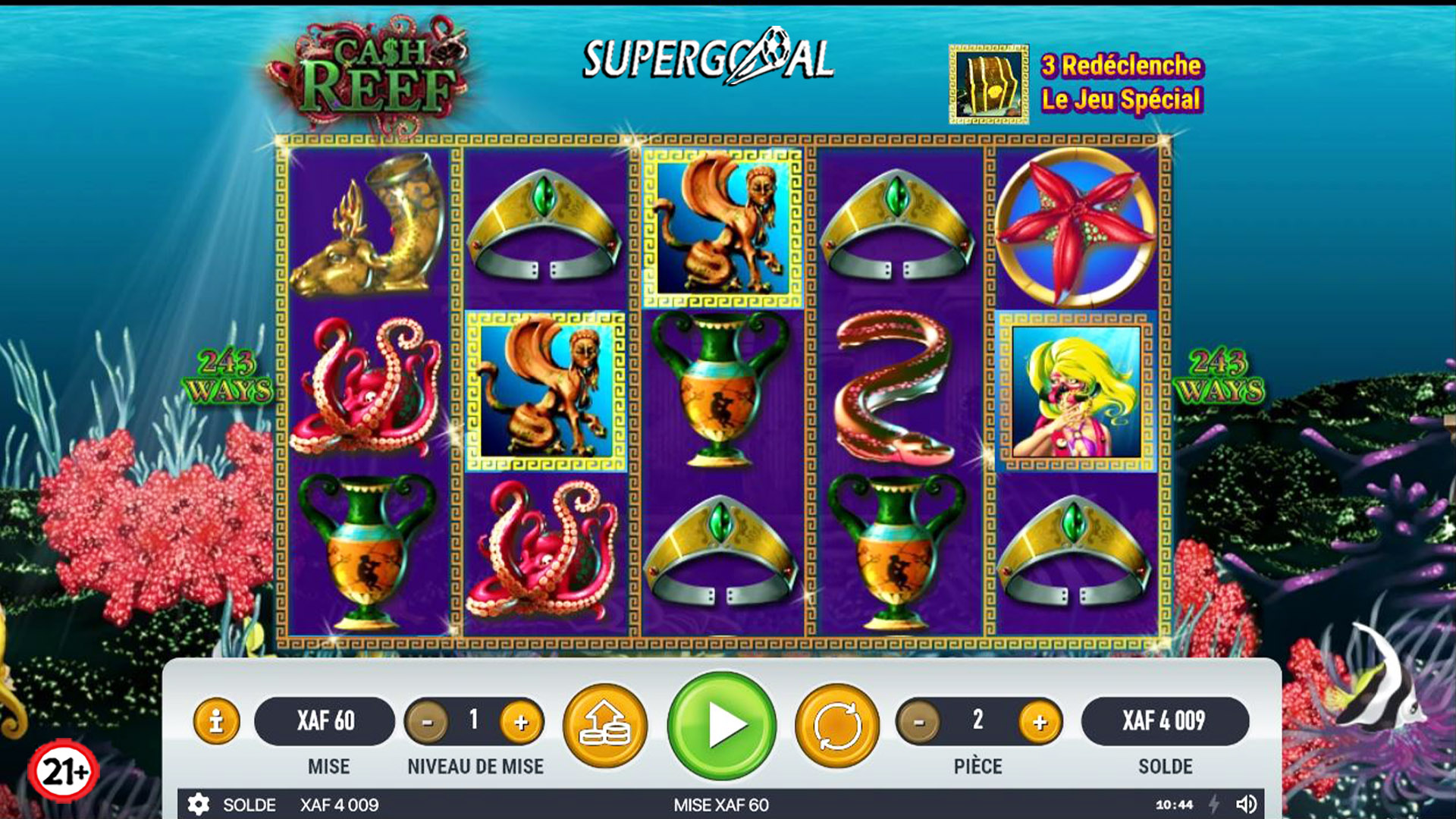The height and width of the screenshot is (819, 1456).
Task: Spin the reels with the green play button
Action: (x=722, y=725)
